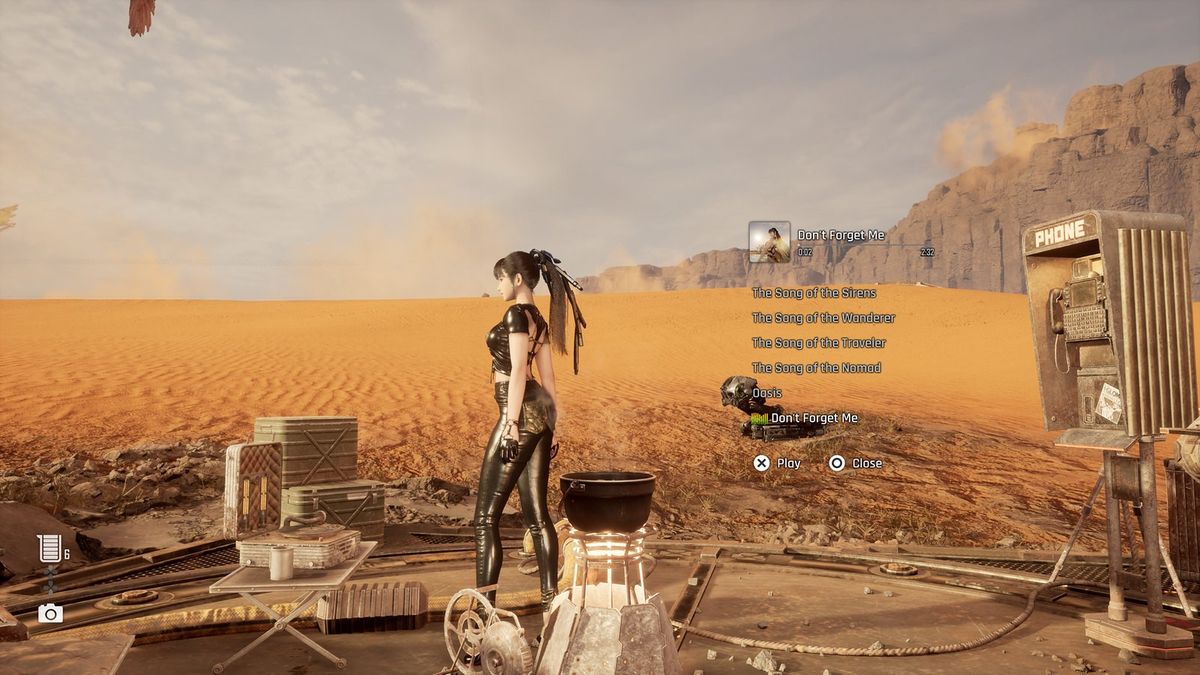Click the now-playing album cover thumbnail
This screenshot has width=1200, height=675.
tap(769, 242)
